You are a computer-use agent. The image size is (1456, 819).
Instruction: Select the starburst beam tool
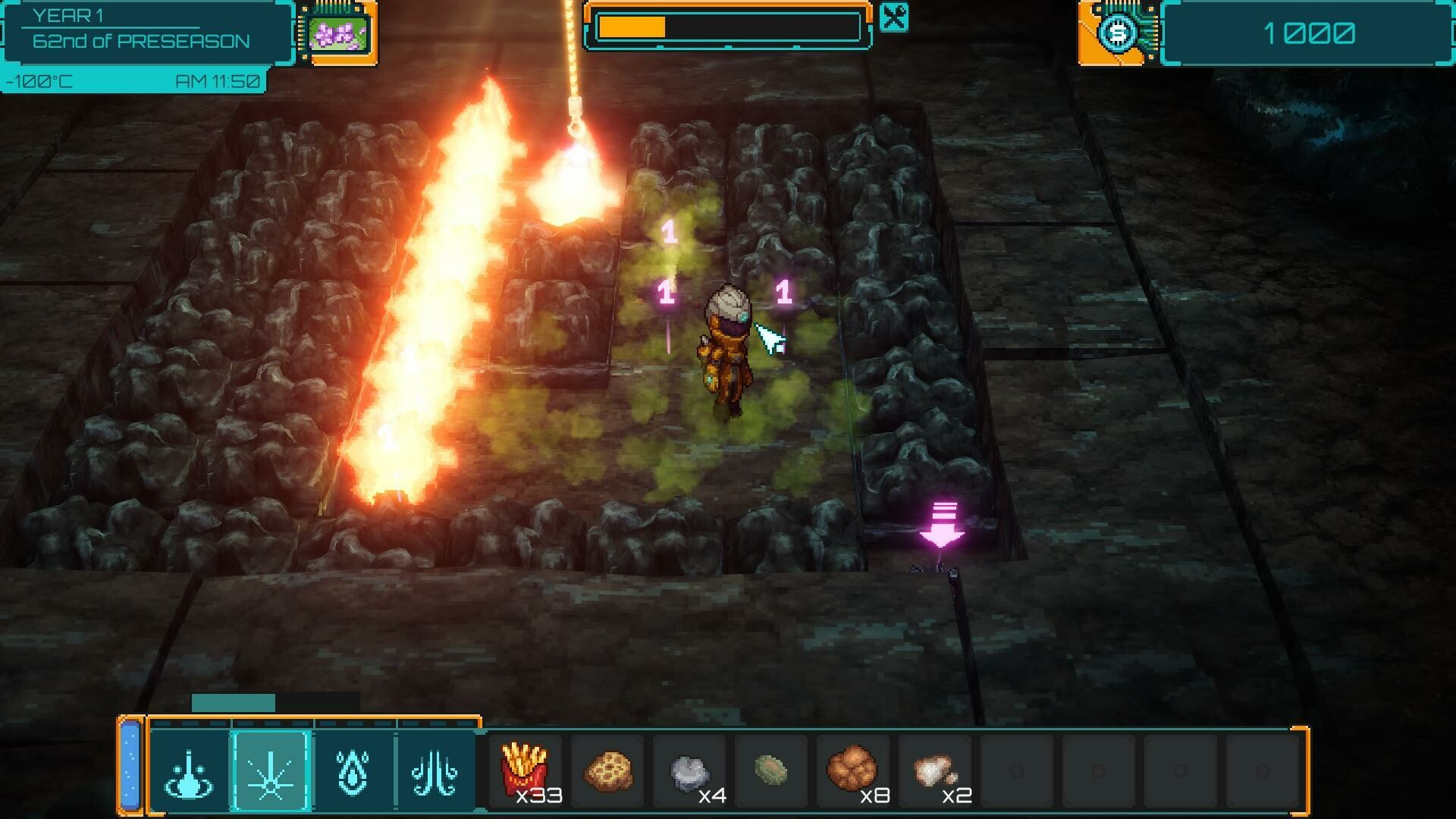pyautogui.click(x=271, y=772)
